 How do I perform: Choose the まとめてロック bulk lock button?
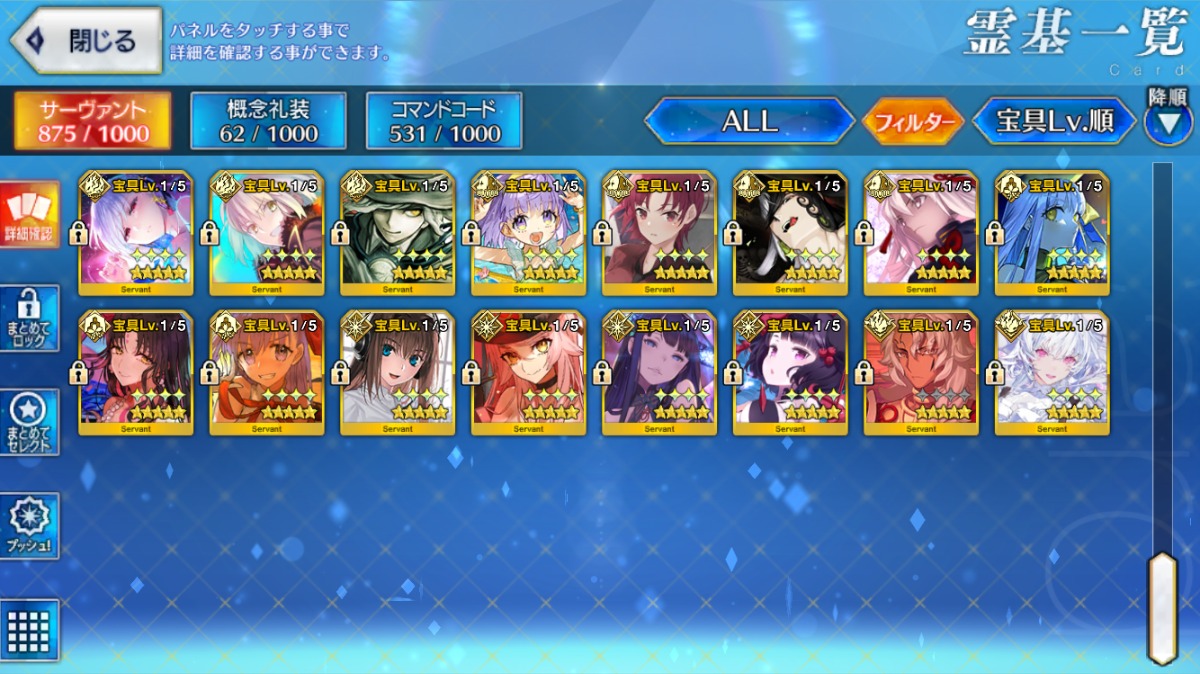30,318
